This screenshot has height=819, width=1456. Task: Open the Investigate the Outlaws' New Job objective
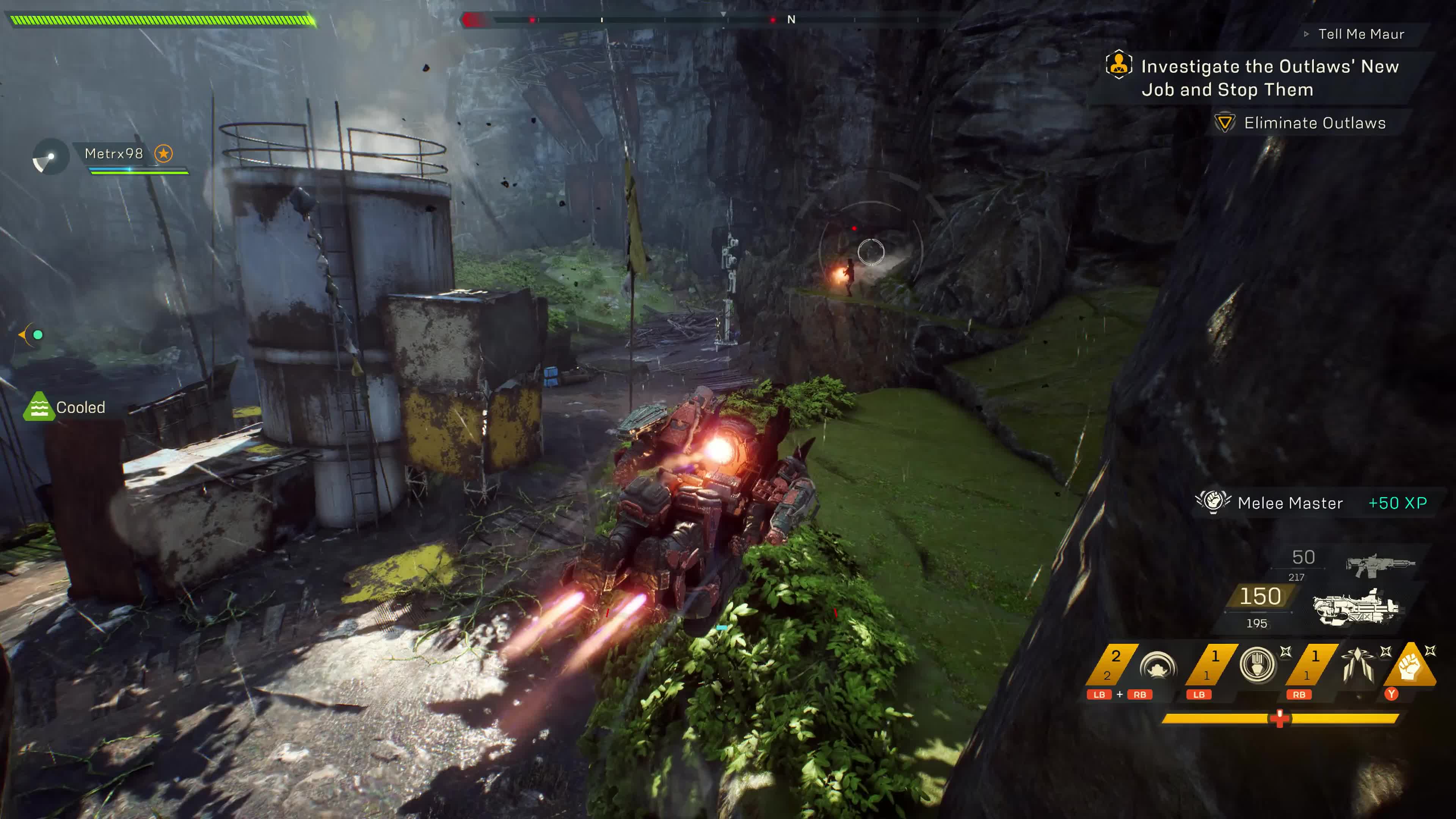click(x=1269, y=78)
